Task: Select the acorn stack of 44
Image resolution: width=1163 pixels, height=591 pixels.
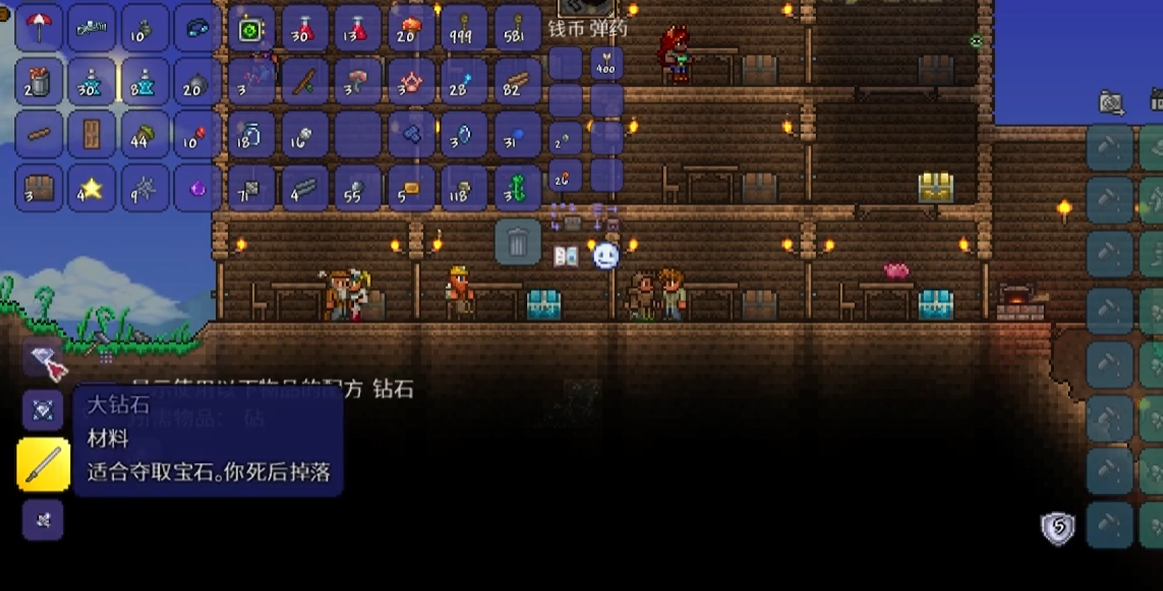Action: pyautogui.click(x=145, y=134)
